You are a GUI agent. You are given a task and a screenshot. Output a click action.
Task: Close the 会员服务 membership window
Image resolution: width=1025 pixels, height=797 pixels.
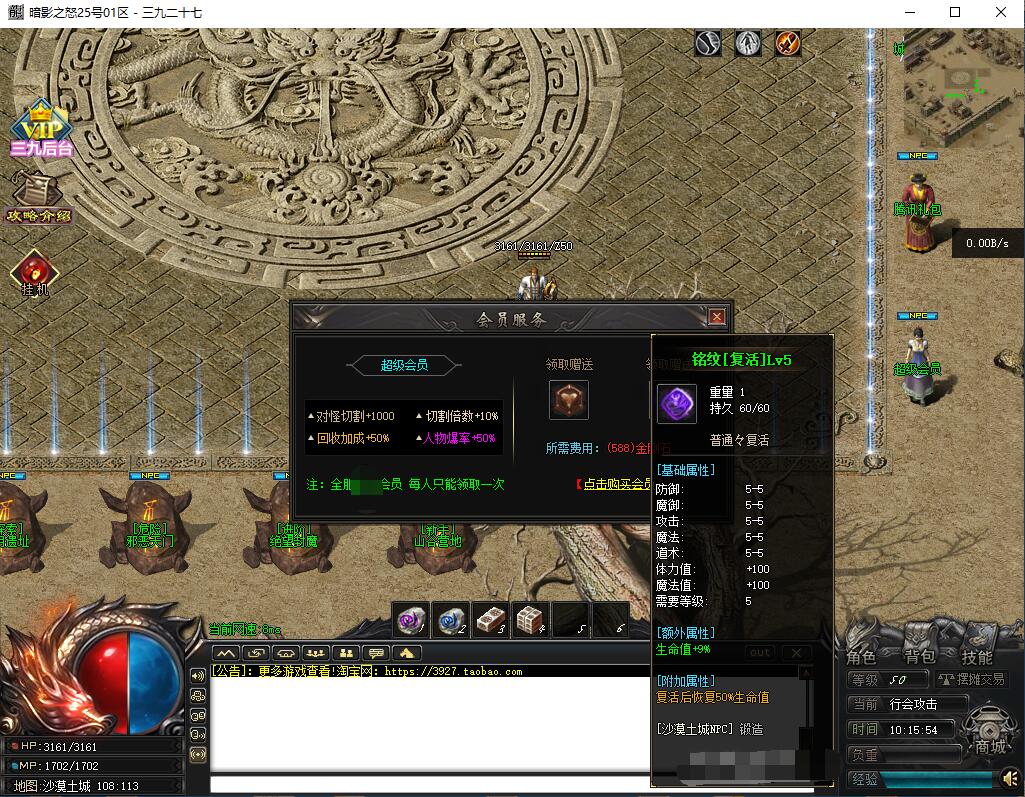pyautogui.click(x=717, y=317)
